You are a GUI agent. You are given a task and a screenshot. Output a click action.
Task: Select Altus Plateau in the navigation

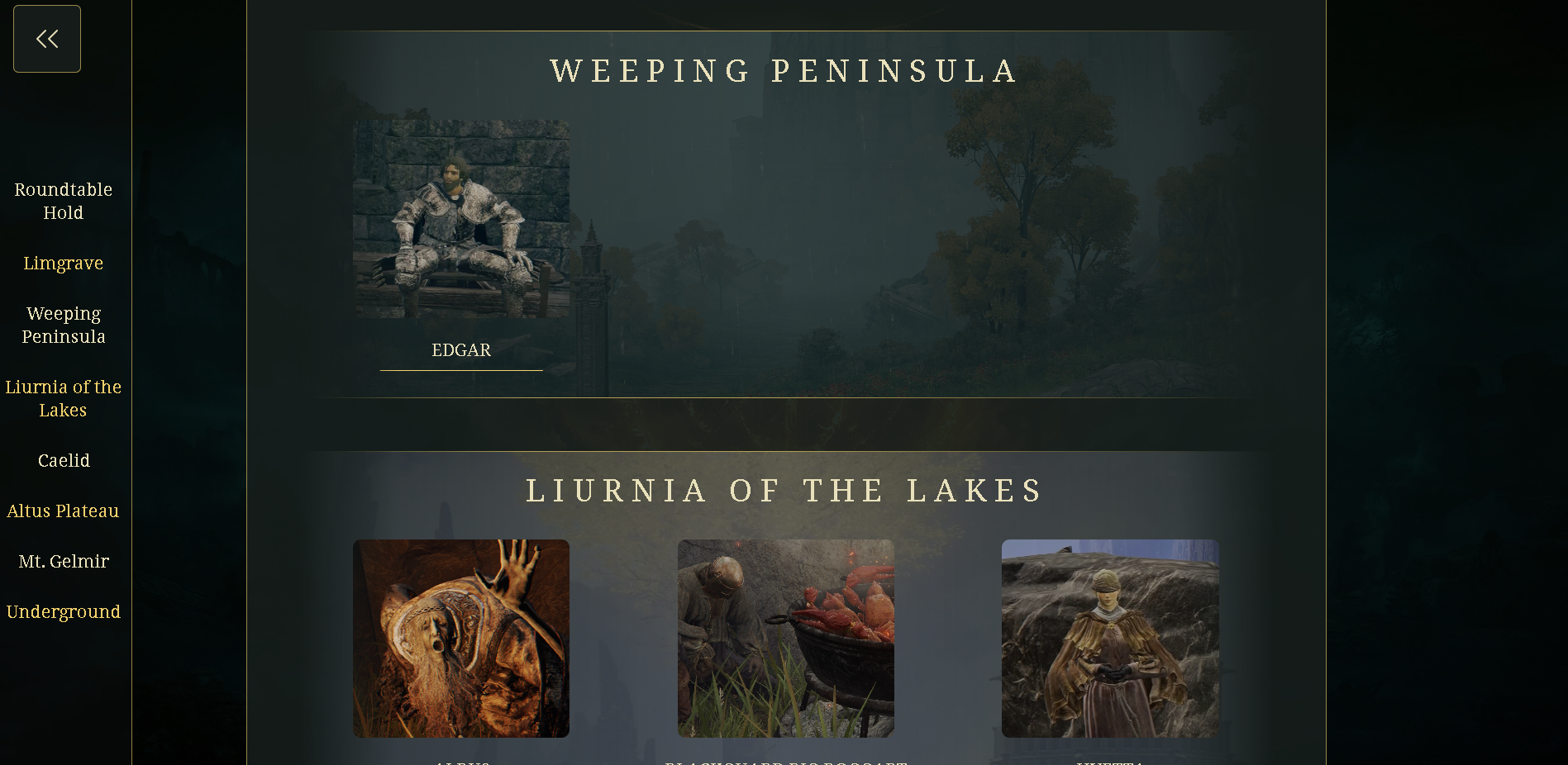64,511
